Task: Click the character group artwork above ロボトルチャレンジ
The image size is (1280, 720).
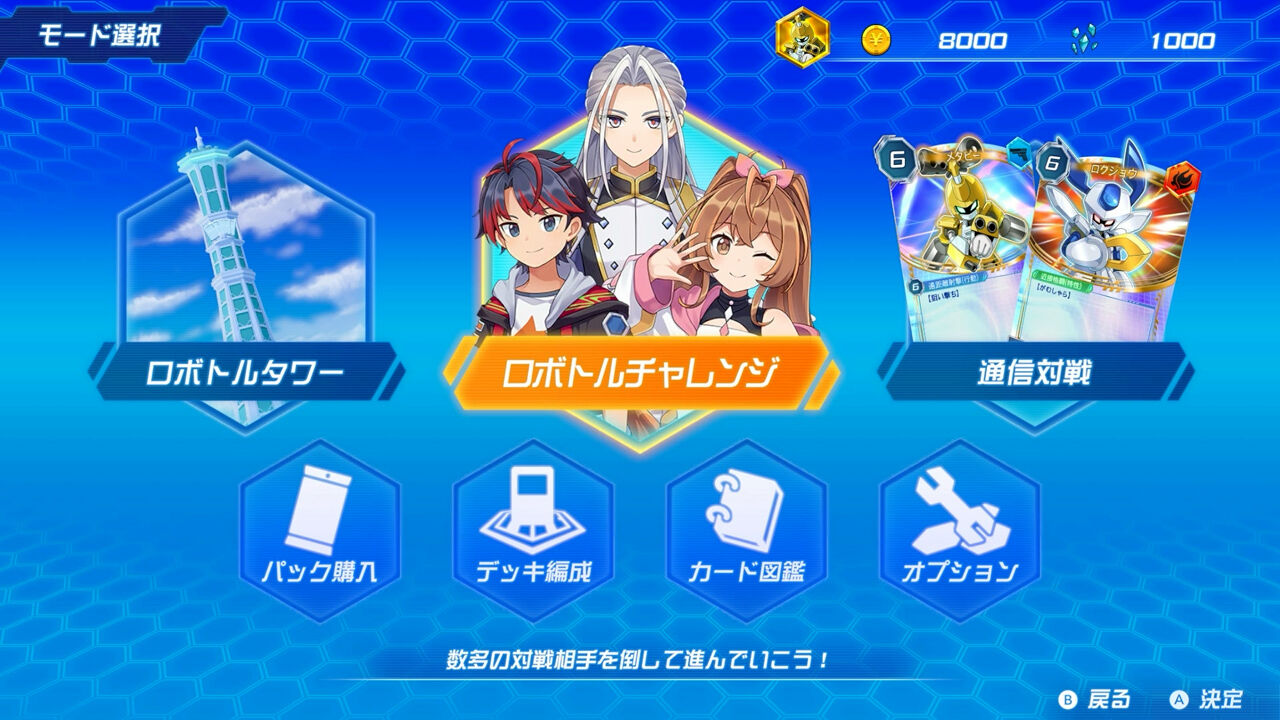Action: pos(640,200)
